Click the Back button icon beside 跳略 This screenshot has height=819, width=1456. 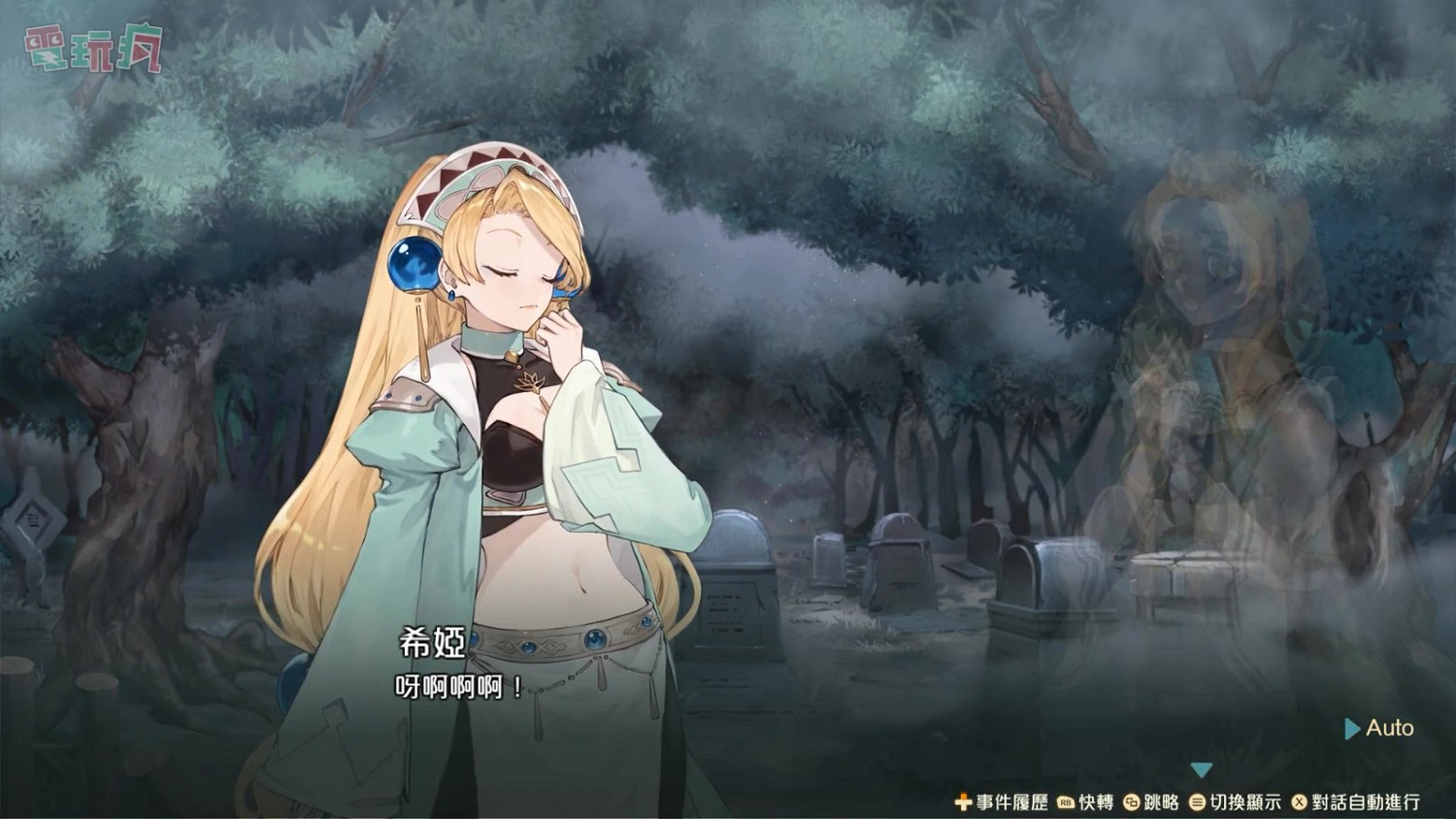(1132, 802)
